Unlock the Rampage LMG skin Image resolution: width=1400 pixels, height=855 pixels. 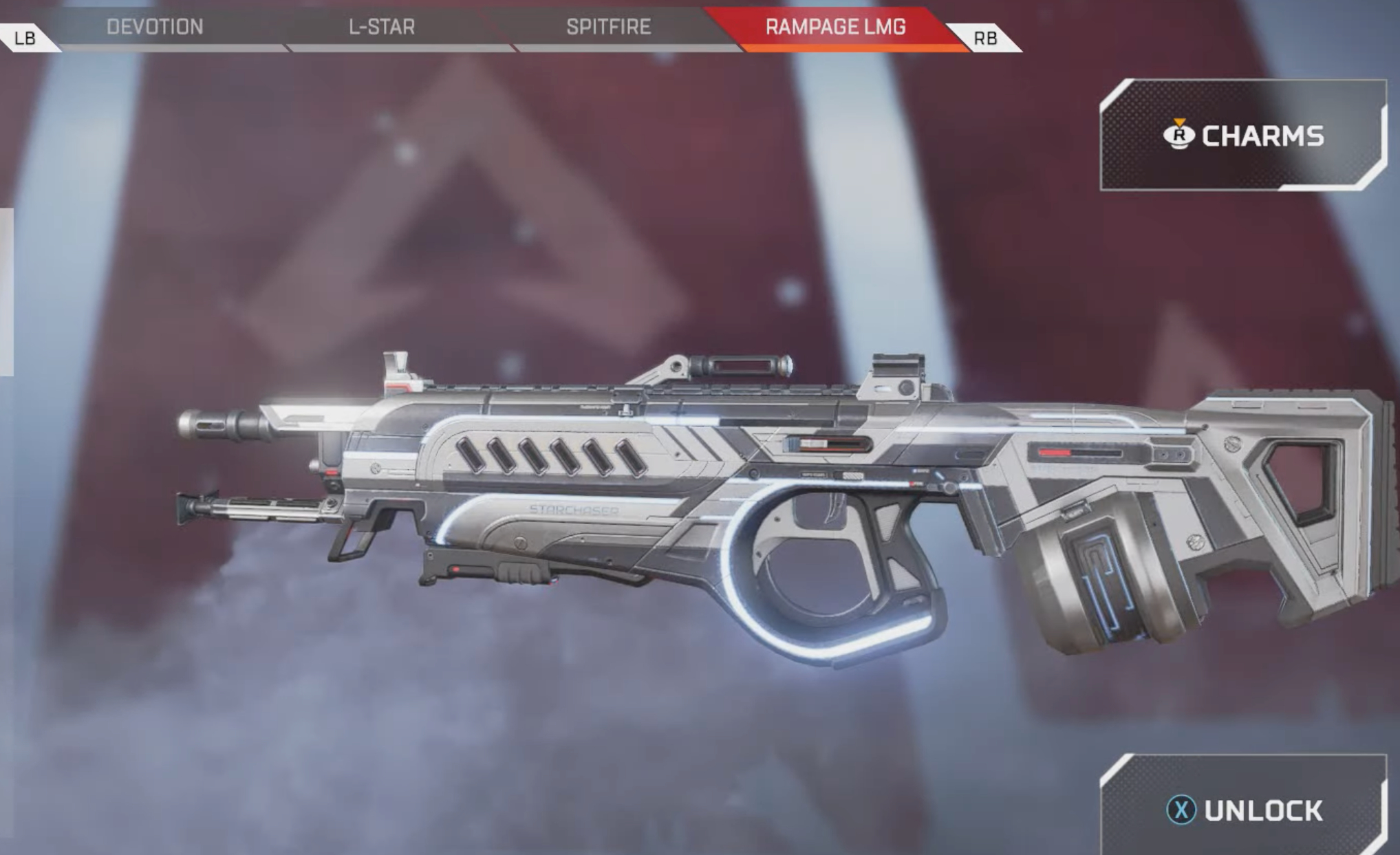point(1244,810)
